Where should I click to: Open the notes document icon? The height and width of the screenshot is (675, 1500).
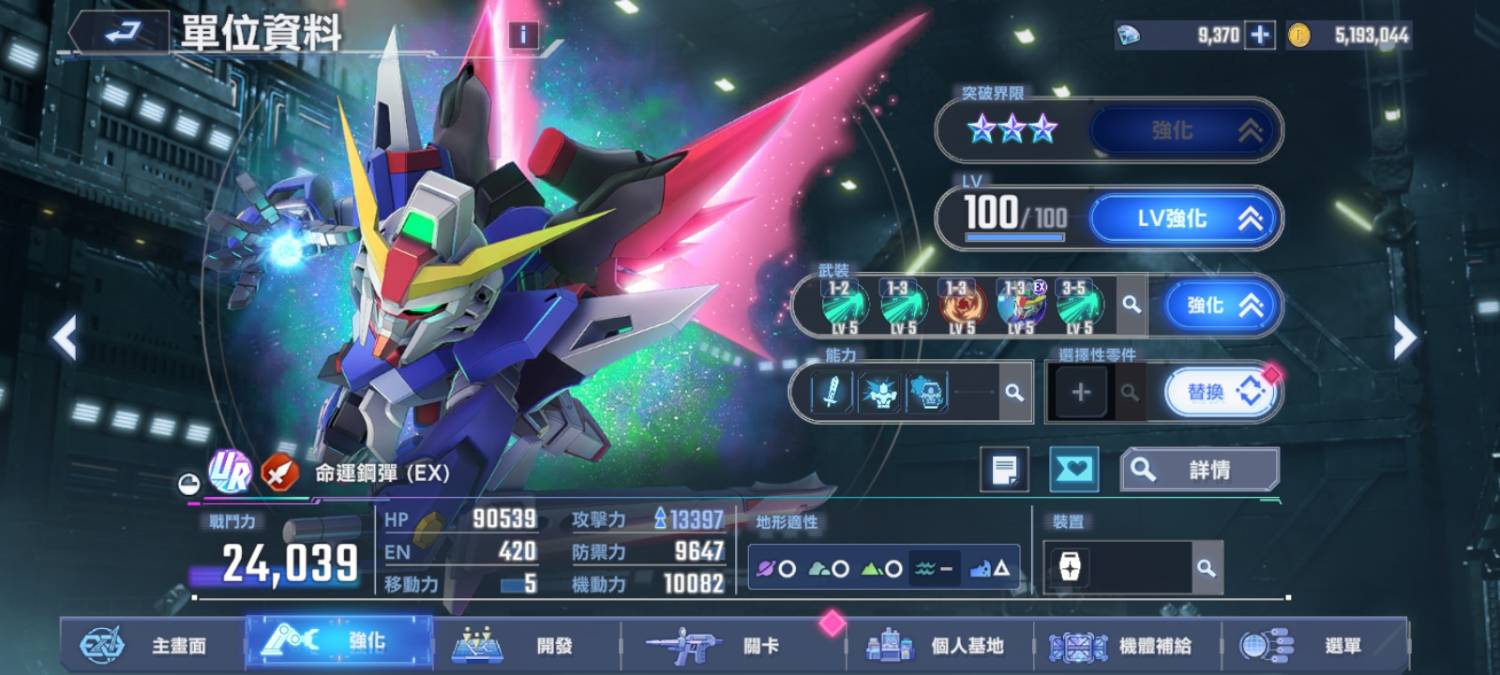click(1004, 470)
